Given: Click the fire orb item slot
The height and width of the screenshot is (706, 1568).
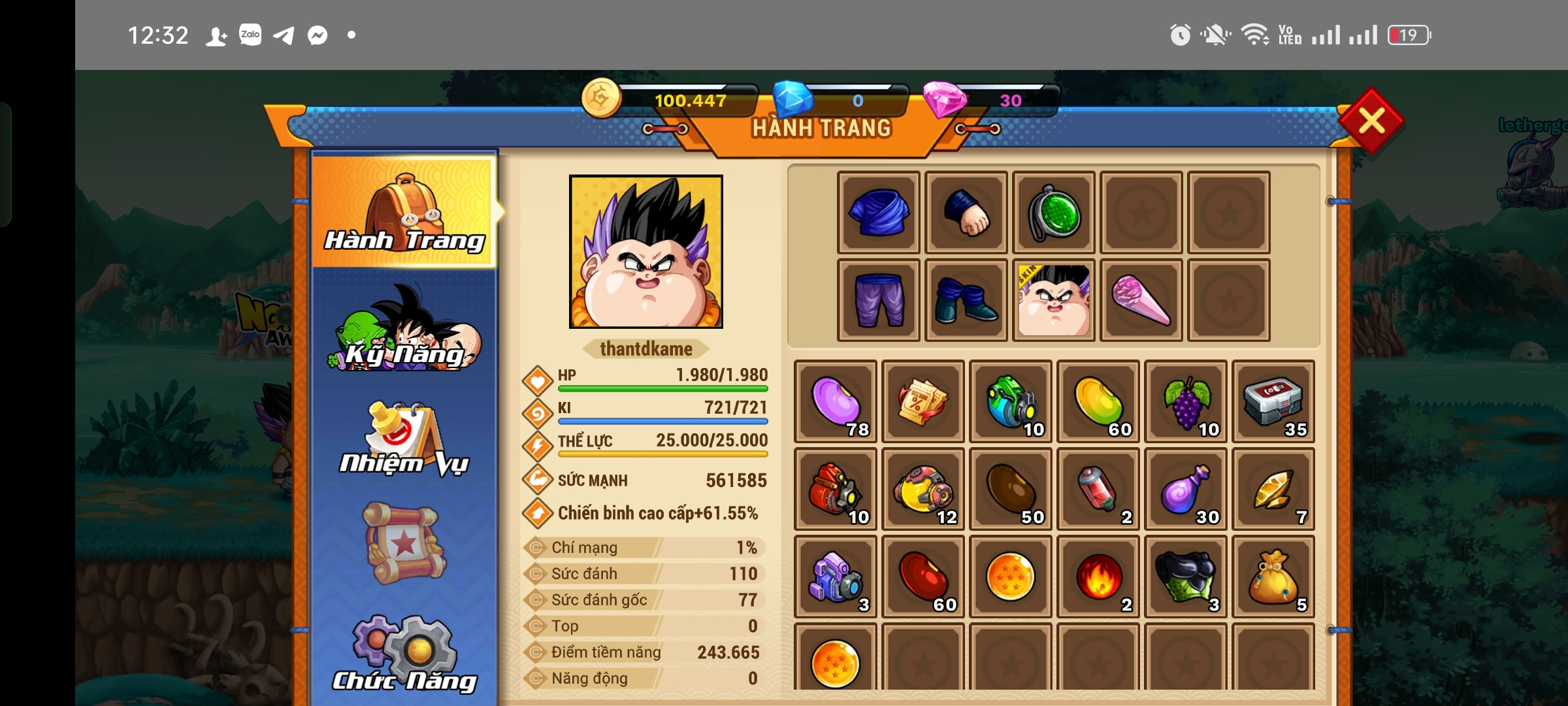Looking at the screenshot, I should (1098, 577).
